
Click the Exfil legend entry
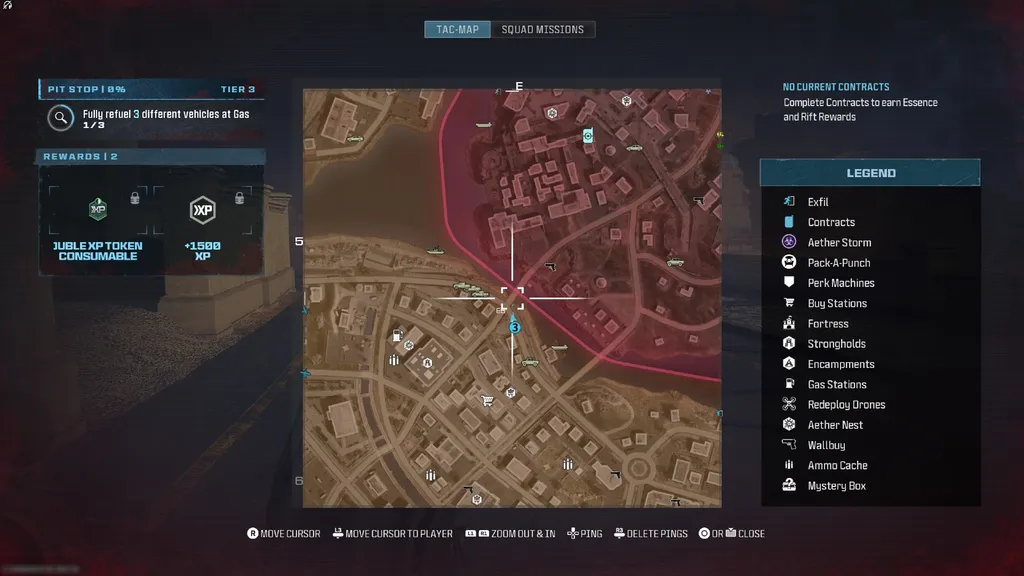818,202
